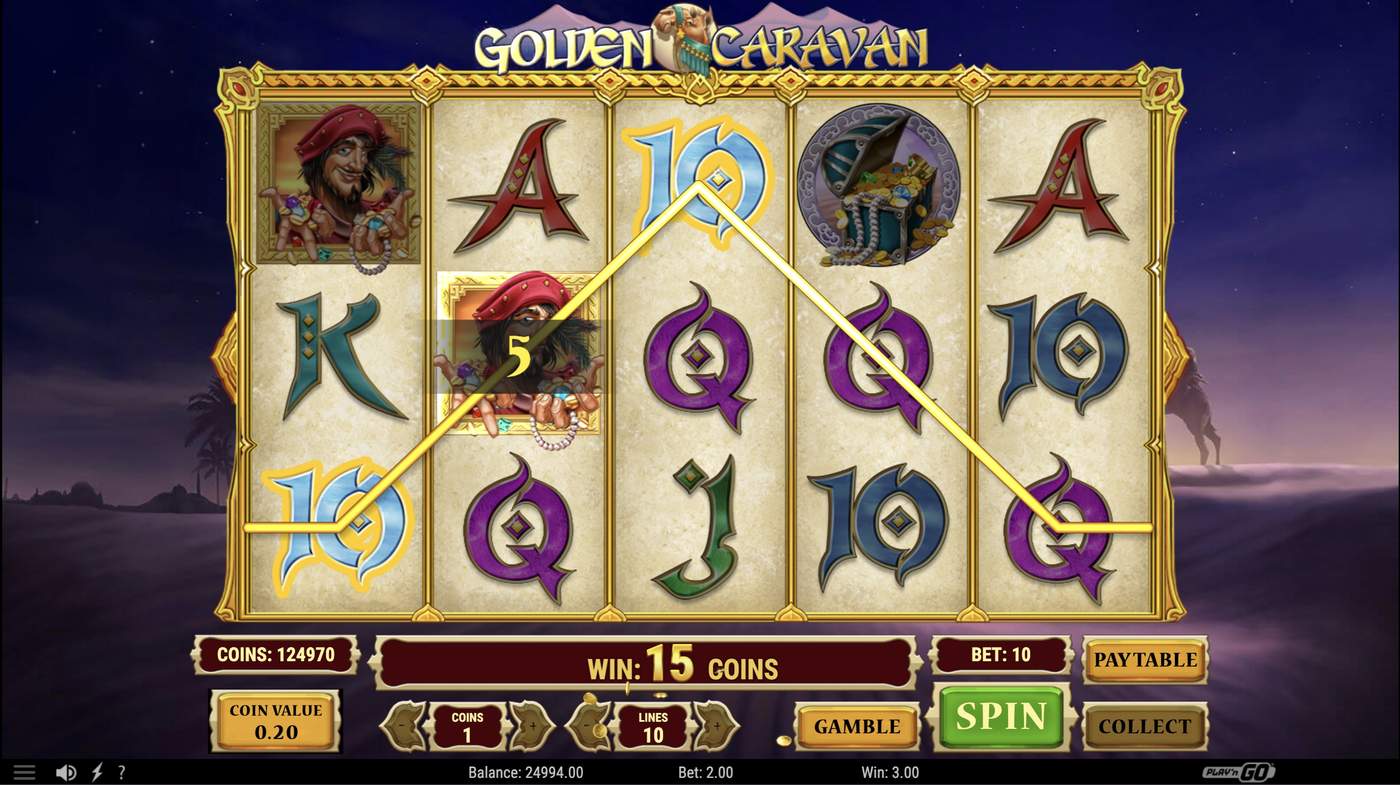Mute game sound with the speaker icon
This screenshot has width=1400, height=785.
tap(66, 771)
